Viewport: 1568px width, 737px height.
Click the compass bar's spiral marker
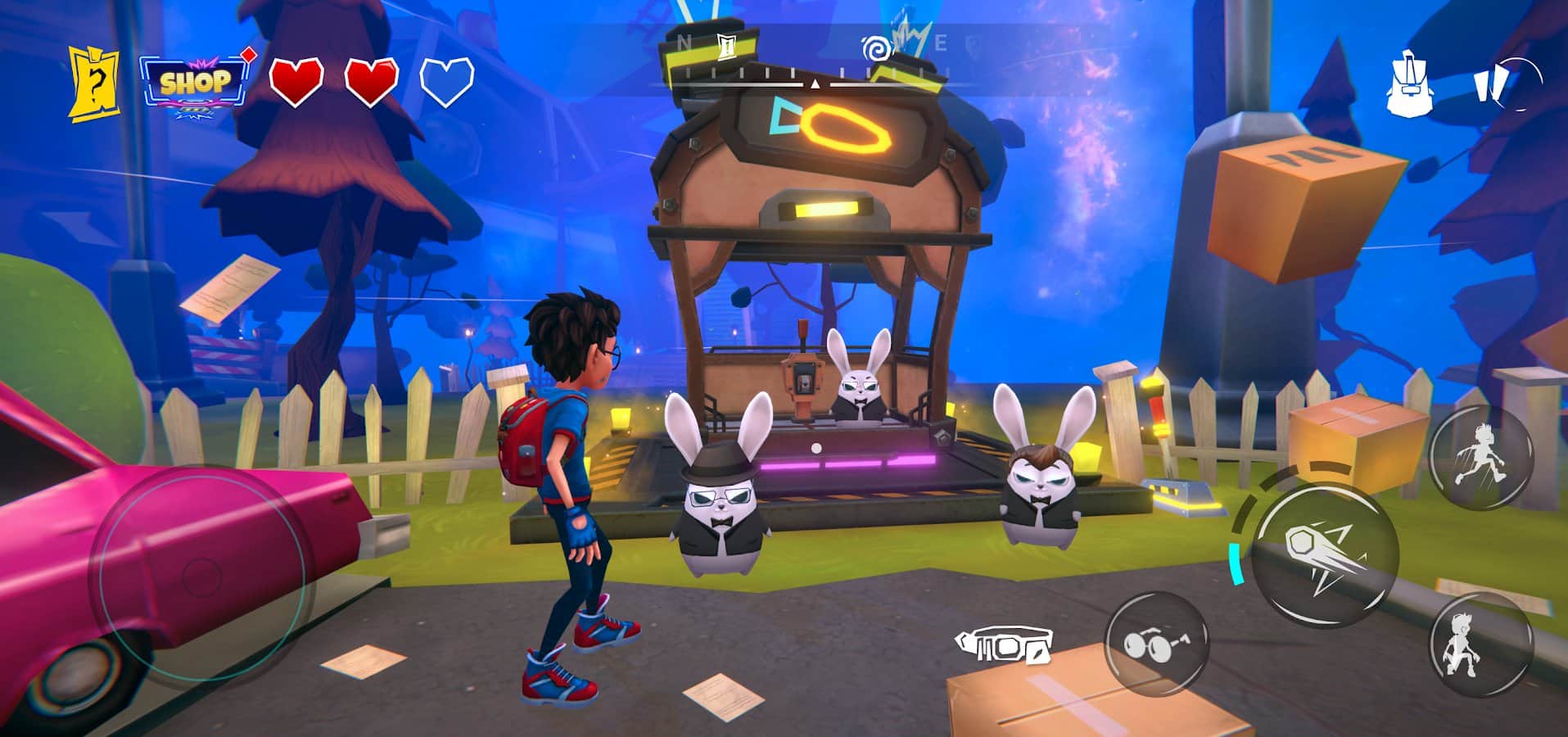(874, 48)
